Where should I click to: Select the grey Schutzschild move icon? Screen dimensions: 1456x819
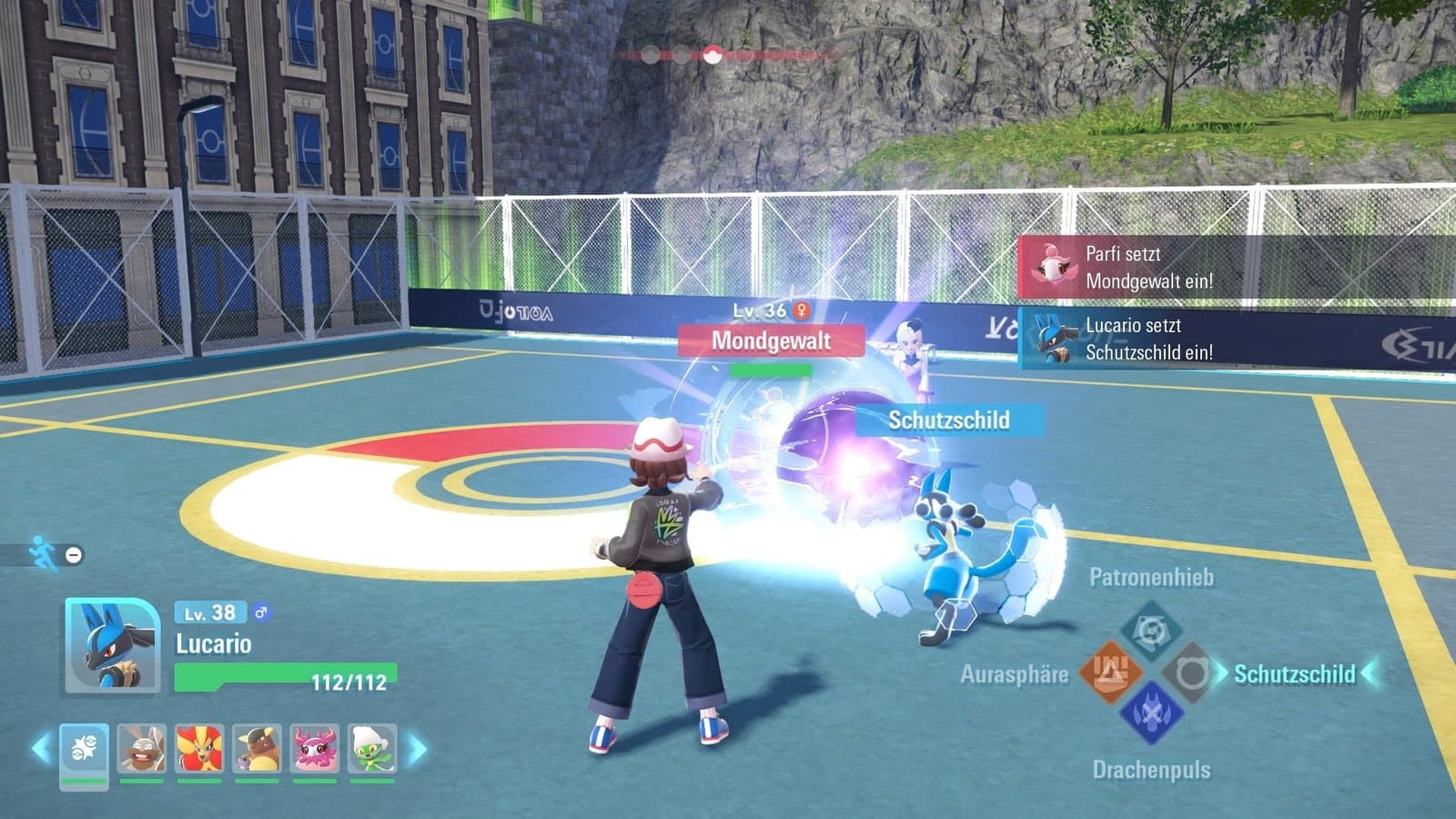tap(1189, 673)
